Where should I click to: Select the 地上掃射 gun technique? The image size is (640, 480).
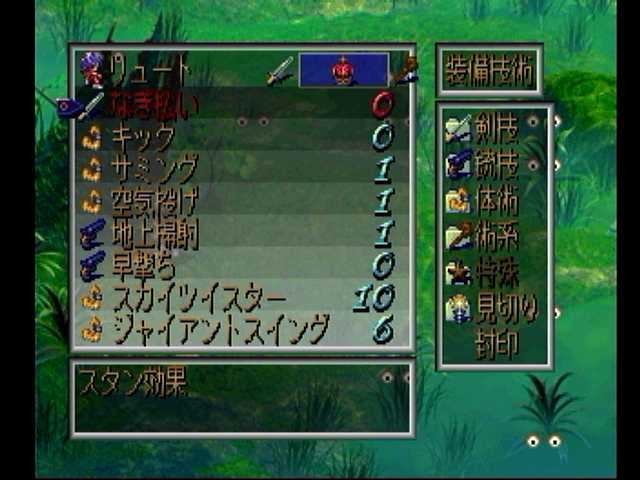153,233
